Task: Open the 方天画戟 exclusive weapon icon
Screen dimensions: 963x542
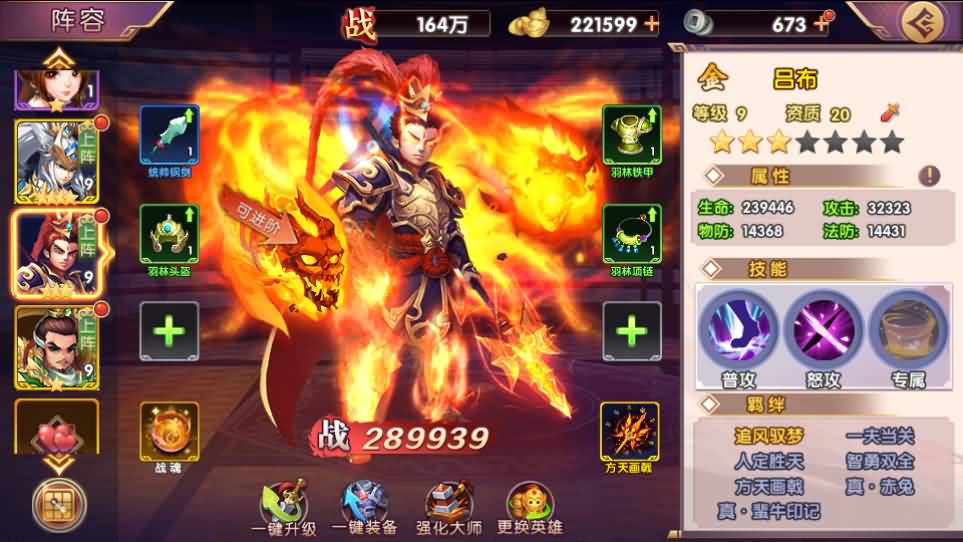Action: tap(630, 431)
